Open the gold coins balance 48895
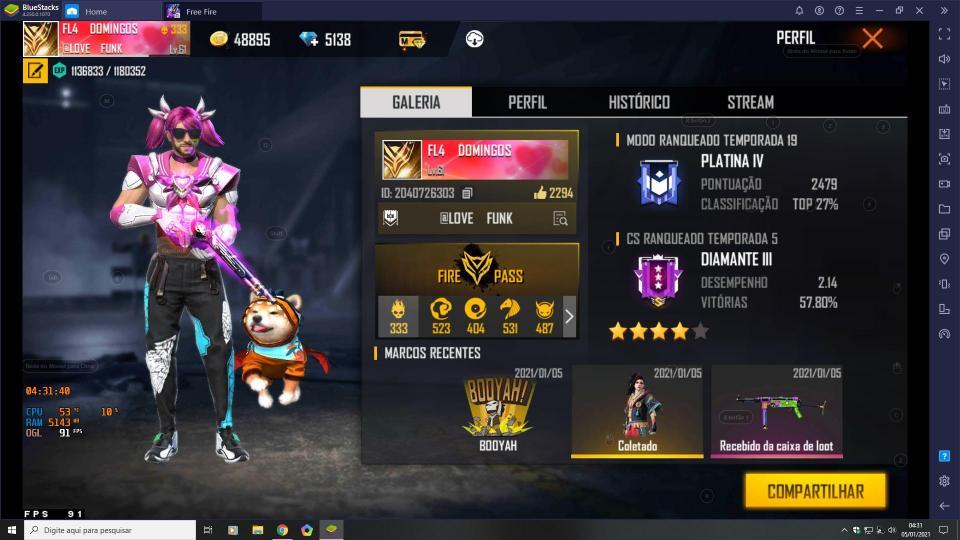This screenshot has height=540, width=960. tap(240, 40)
